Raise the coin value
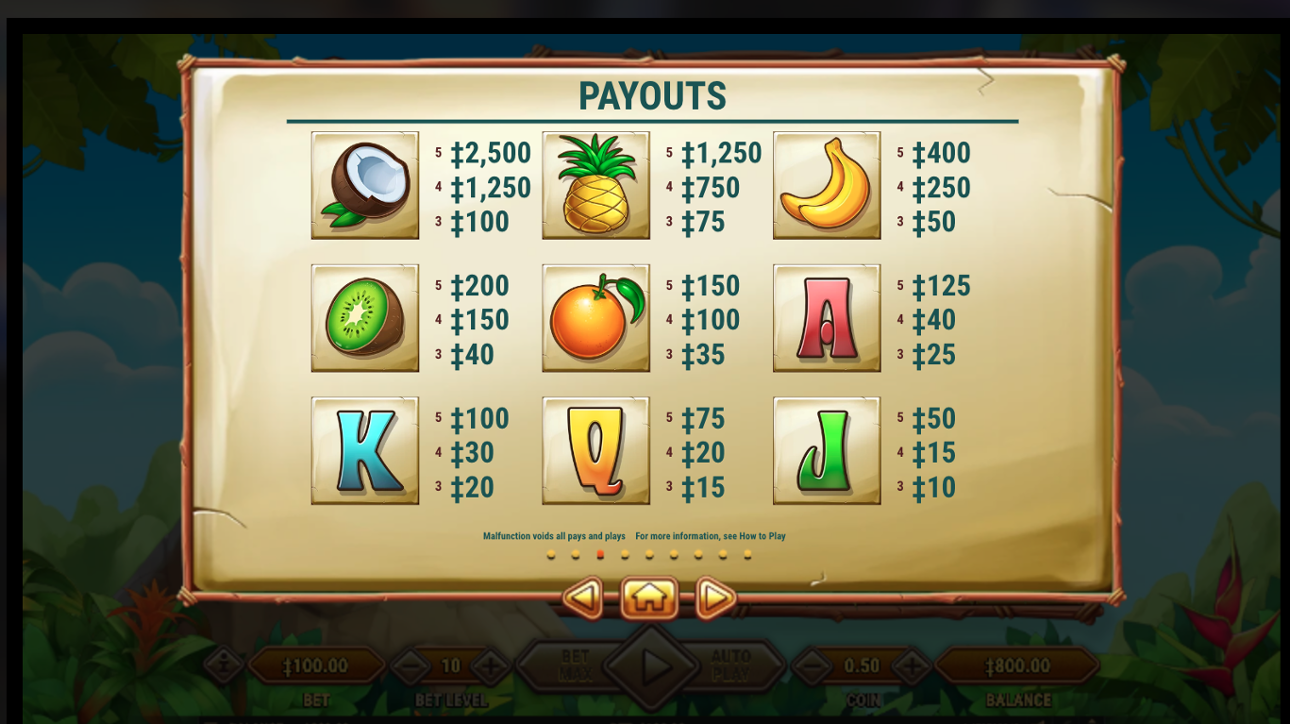 tap(911, 666)
